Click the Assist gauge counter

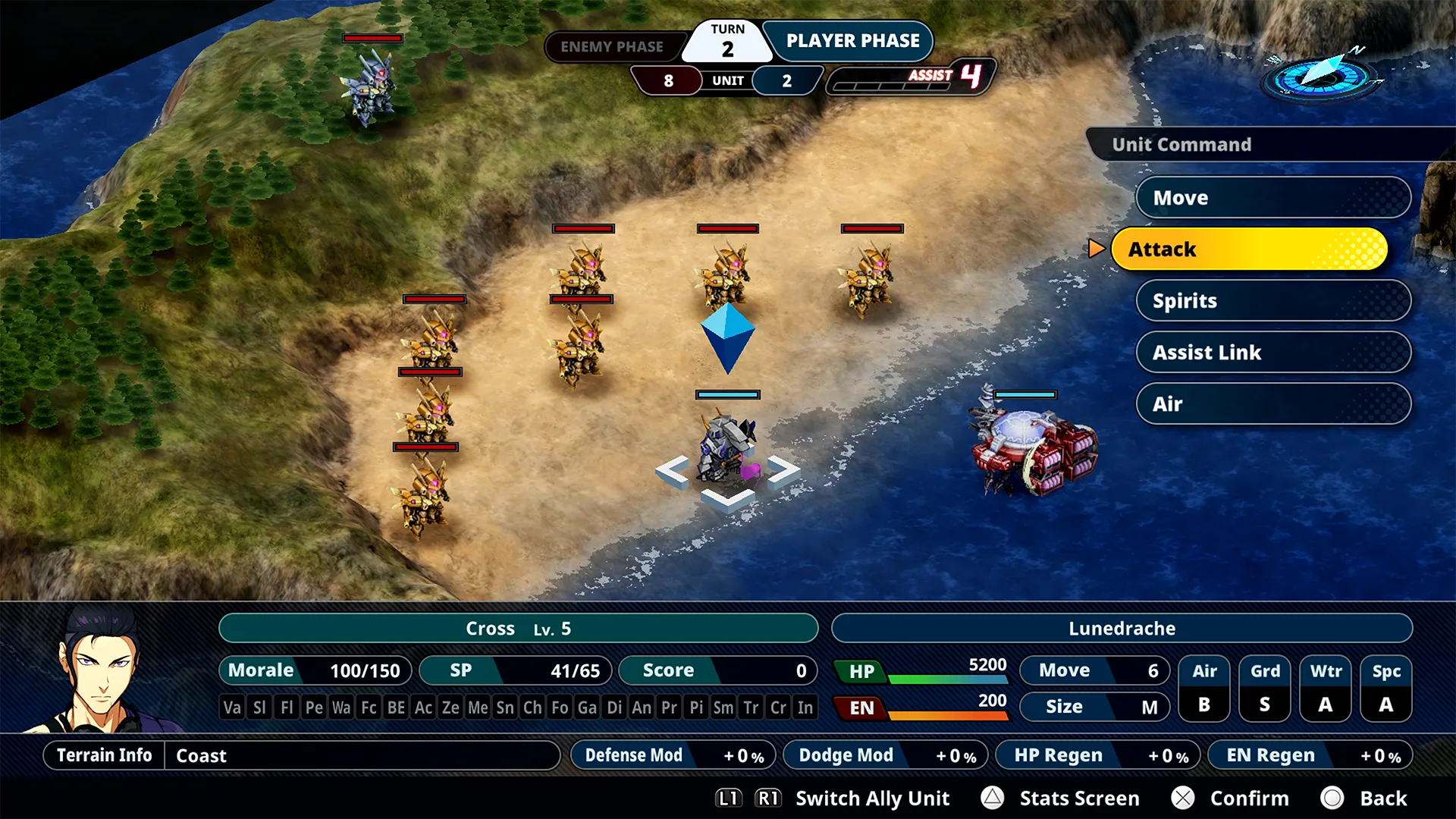click(910, 77)
